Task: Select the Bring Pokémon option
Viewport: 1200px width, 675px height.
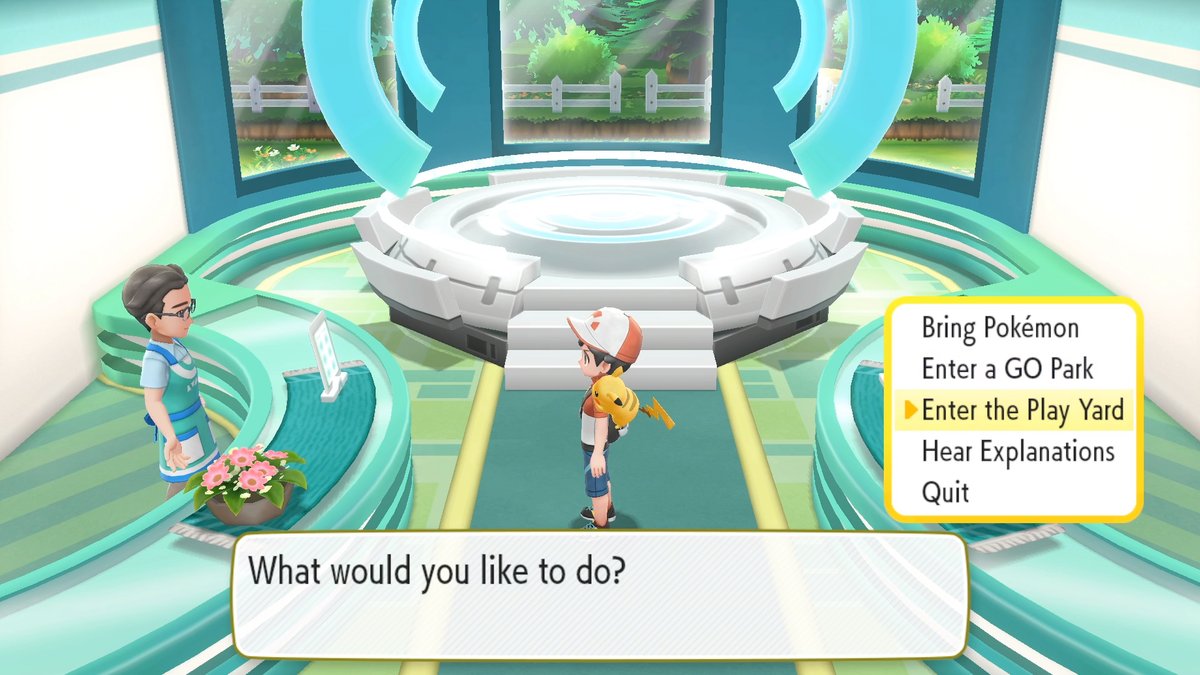Action: pos(1000,328)
